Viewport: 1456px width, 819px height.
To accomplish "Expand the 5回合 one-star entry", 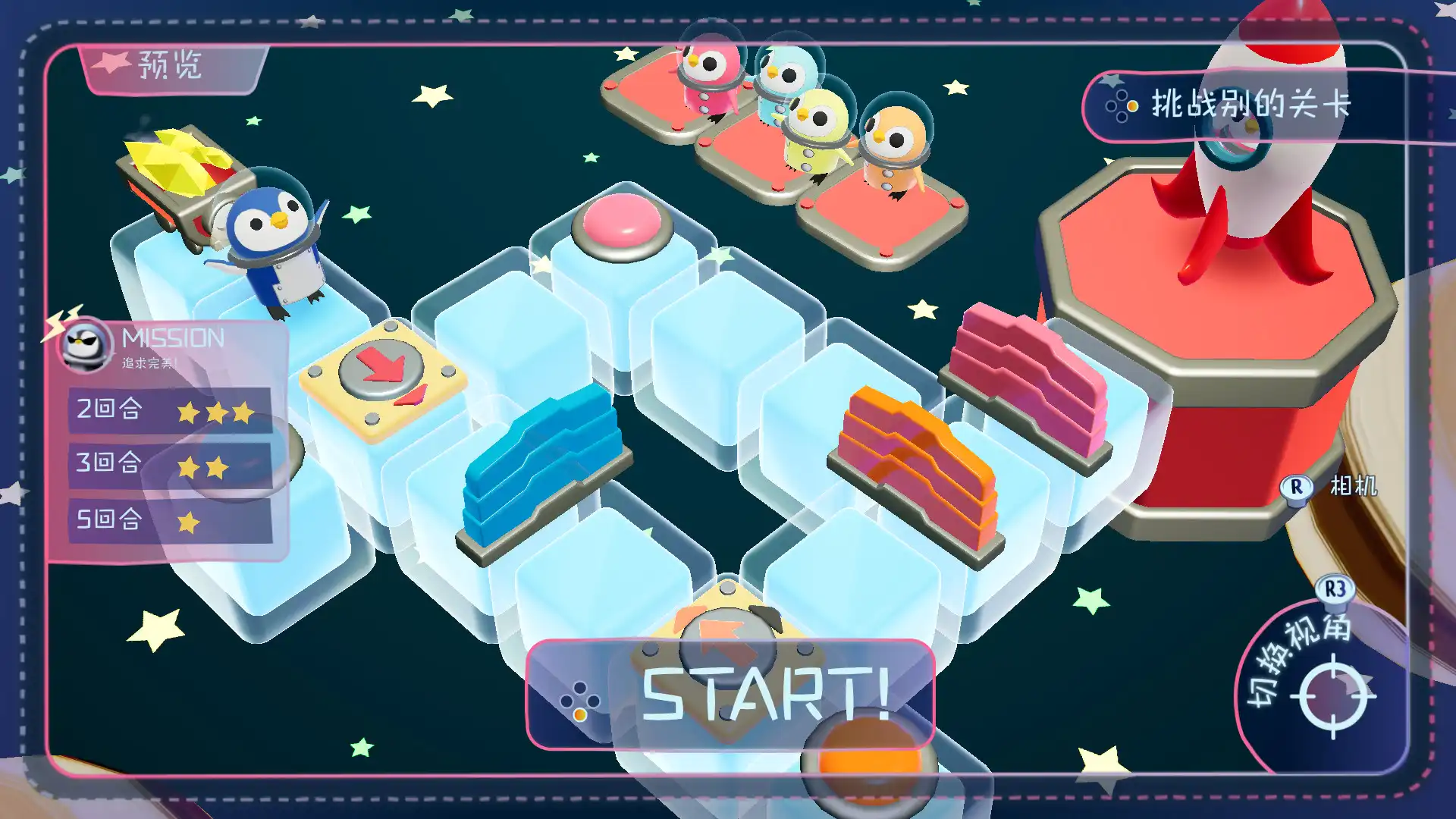I will [163, 519].
